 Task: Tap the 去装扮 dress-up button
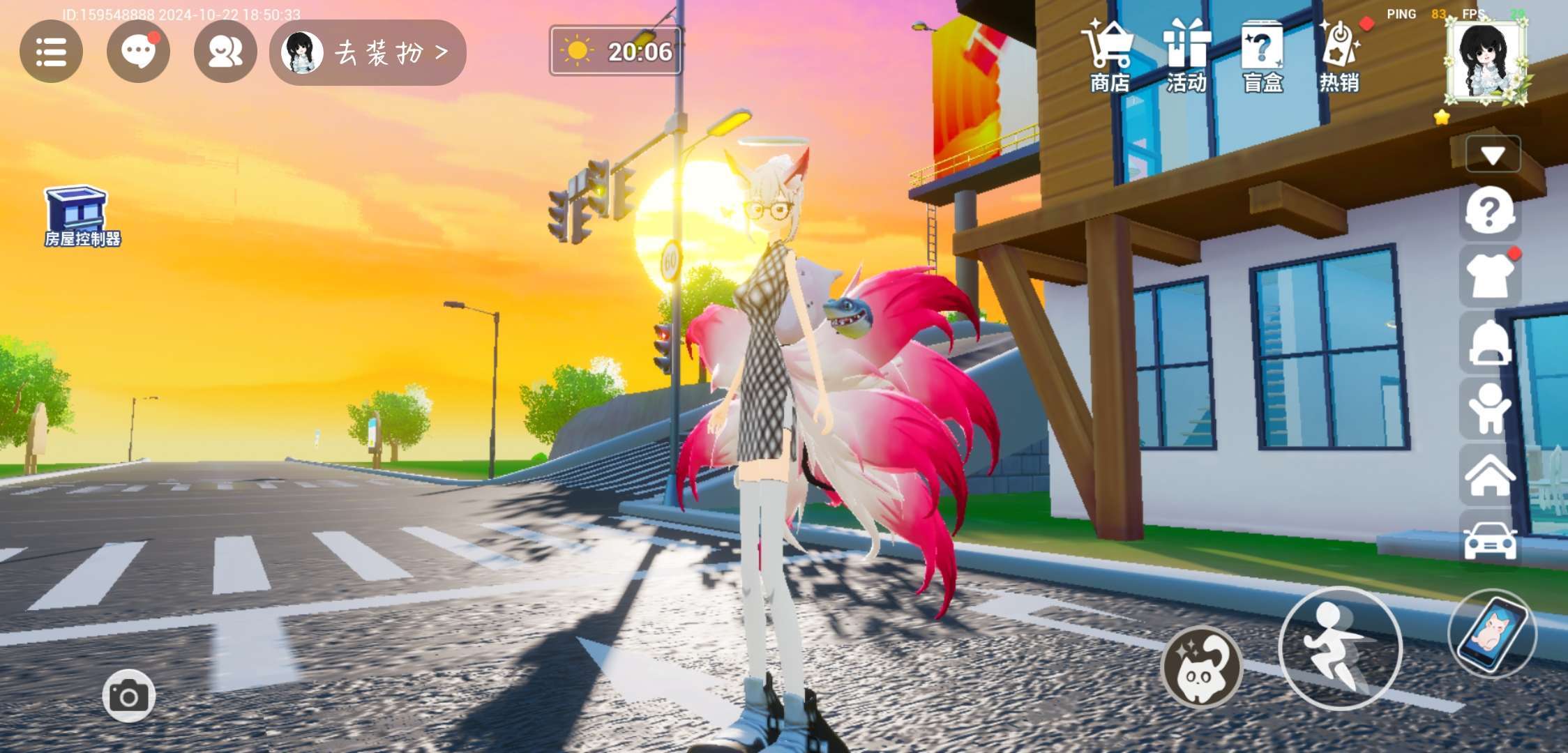(368, 52)
